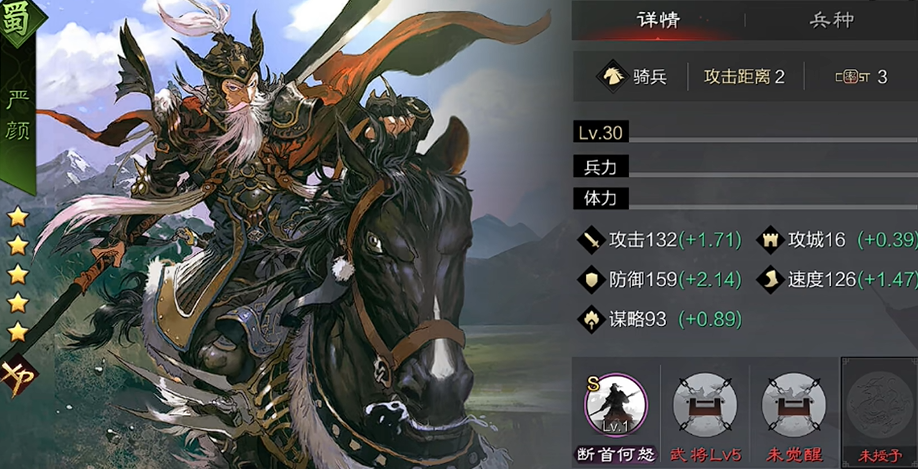Select the 断首何愁 skill icon
This screenshot has width=918, height=469.
[615, 403]
